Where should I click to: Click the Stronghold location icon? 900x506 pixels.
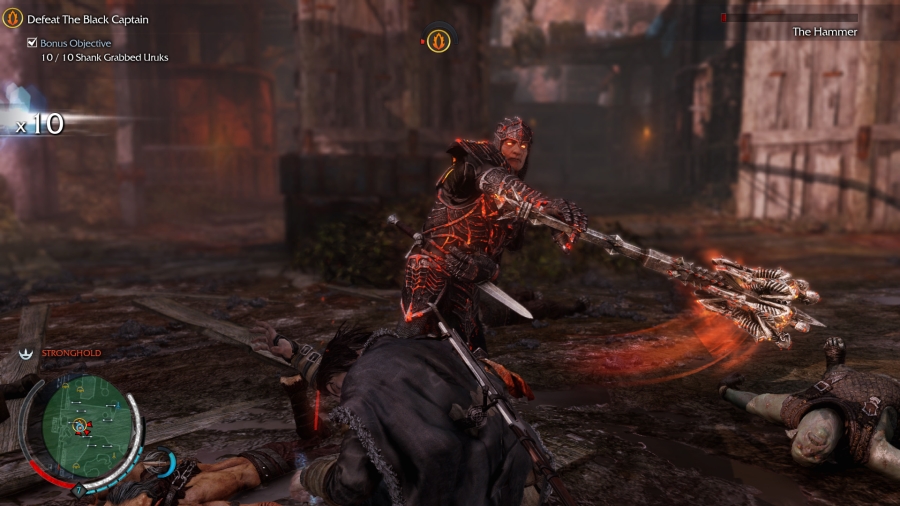(x=25, y=353)
